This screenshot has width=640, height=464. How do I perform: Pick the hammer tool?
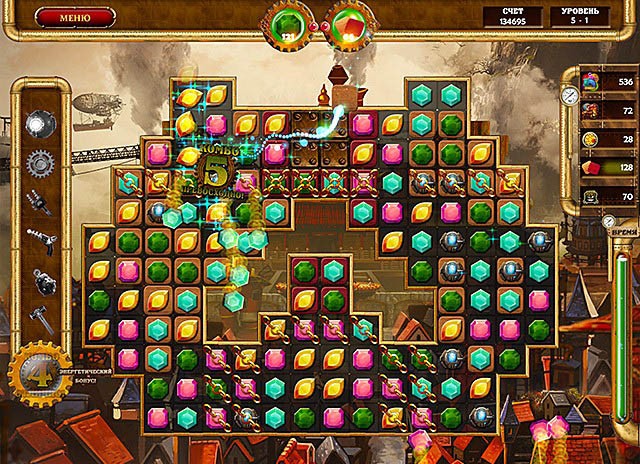[x=40, y=318]
